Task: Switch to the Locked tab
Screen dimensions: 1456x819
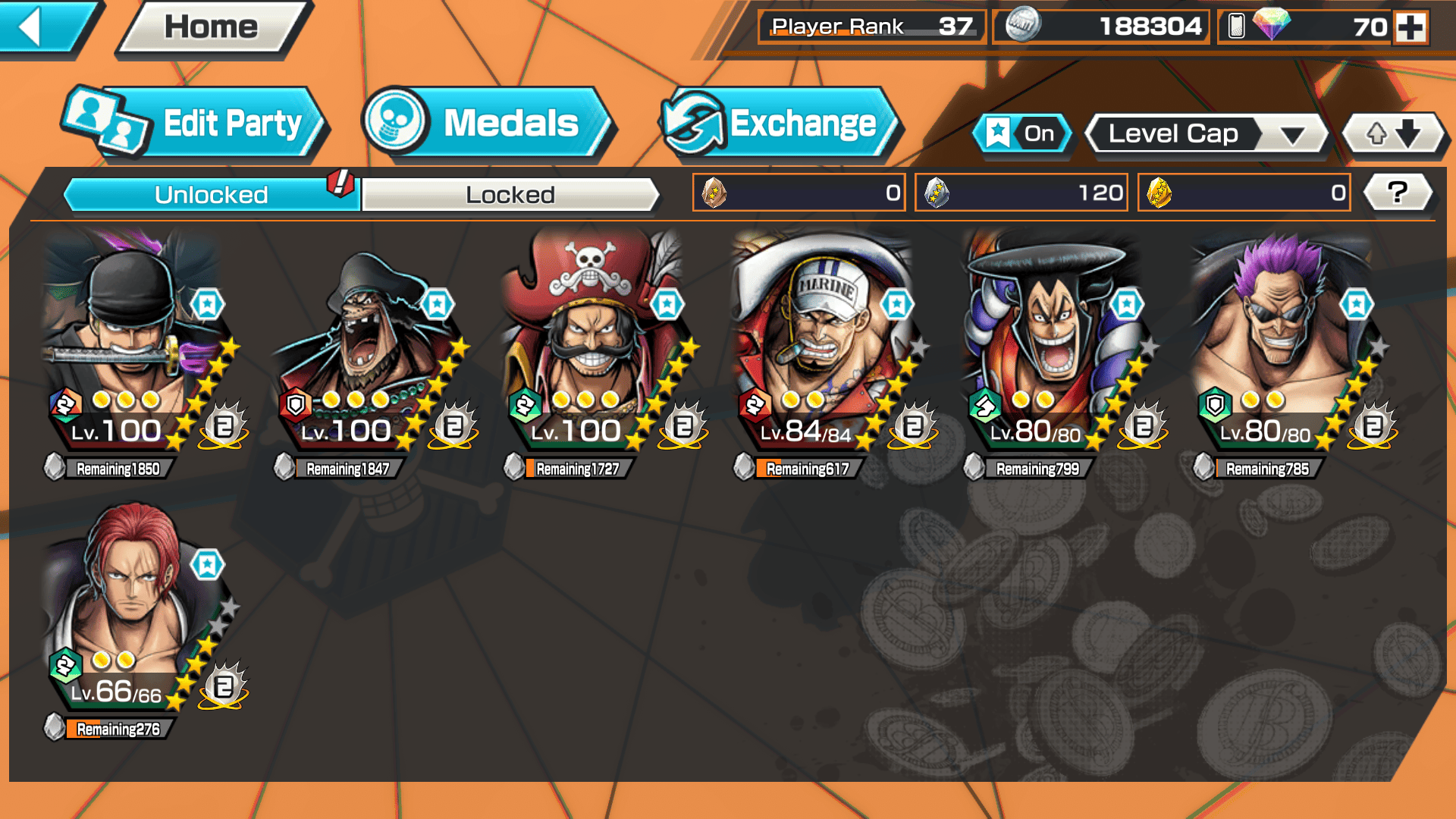Action: click(510, 195)
